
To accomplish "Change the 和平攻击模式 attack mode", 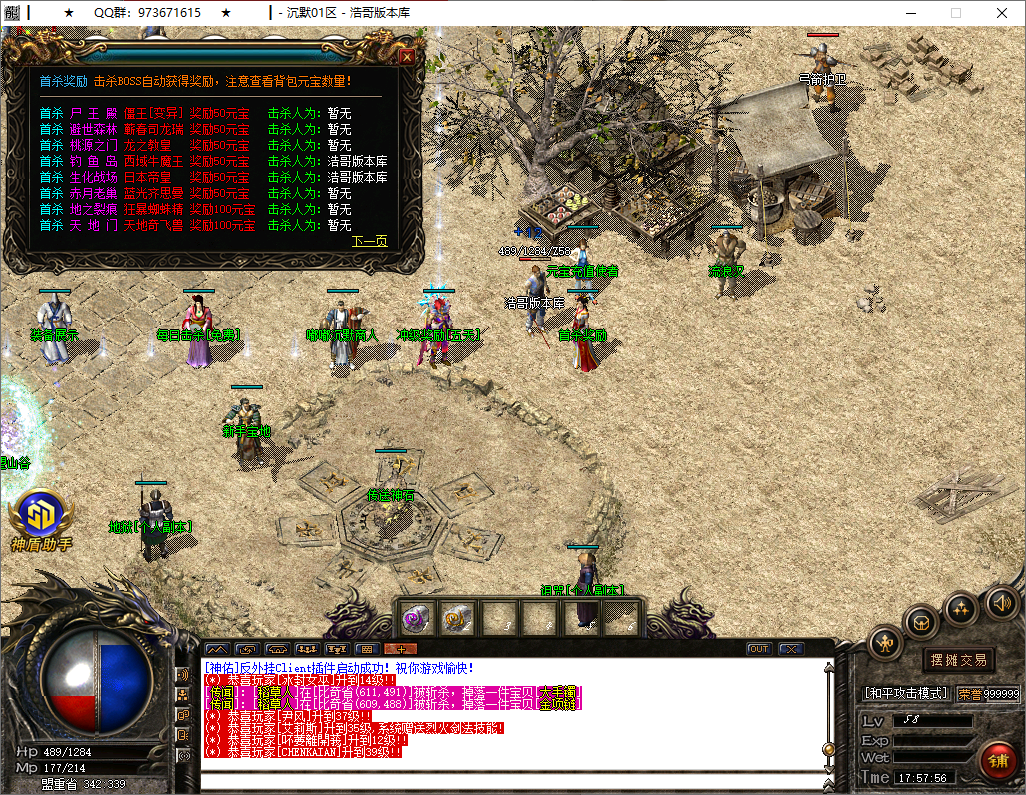I will click(x=906, y=693).
